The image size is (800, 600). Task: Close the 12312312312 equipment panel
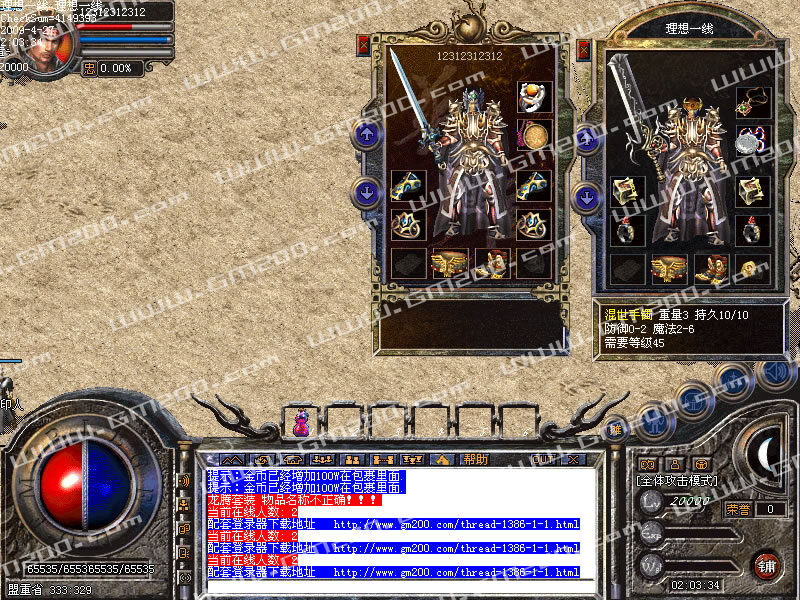[x=363, y=45]
